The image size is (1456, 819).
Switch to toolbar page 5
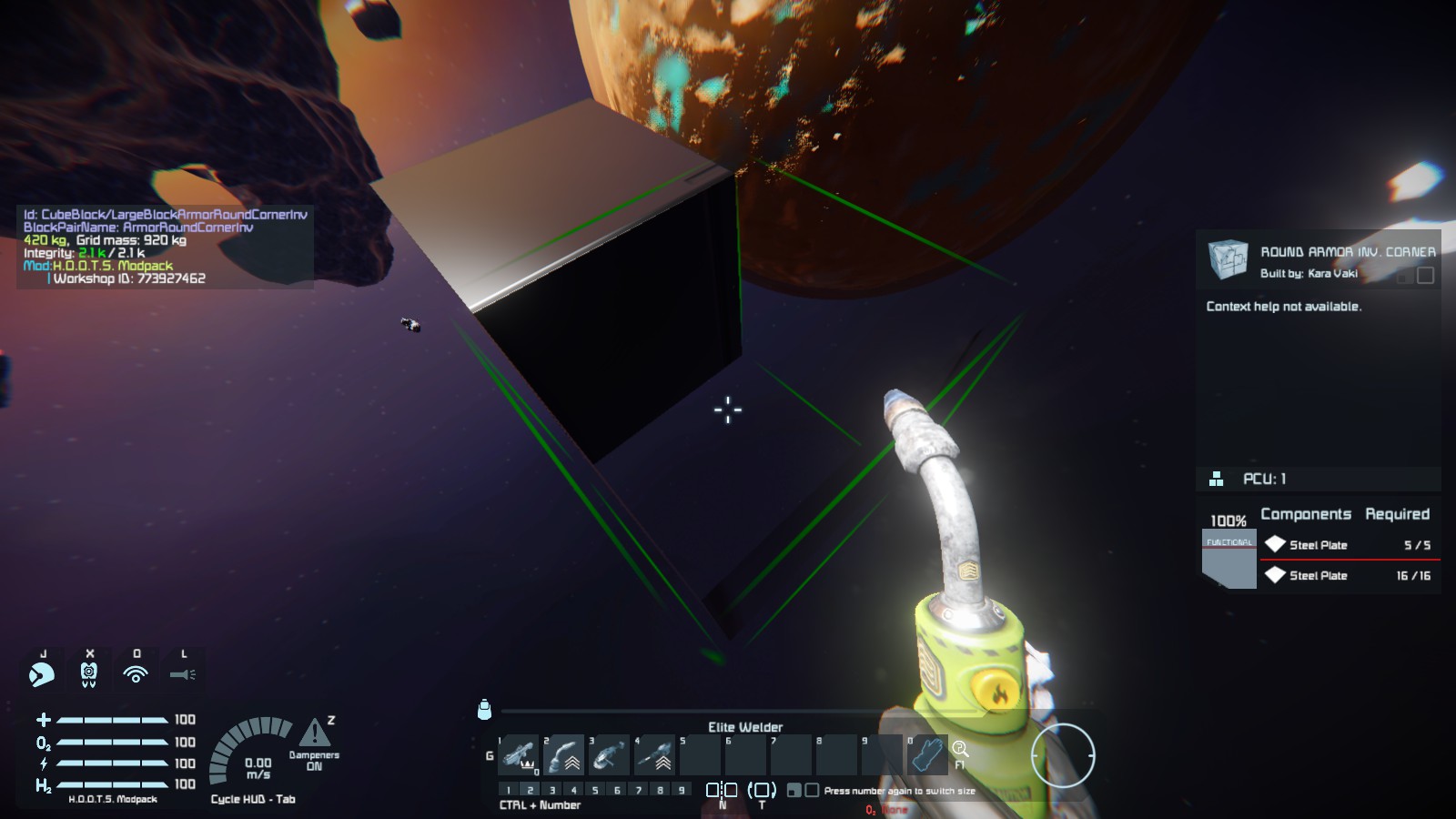coord(595,790)
